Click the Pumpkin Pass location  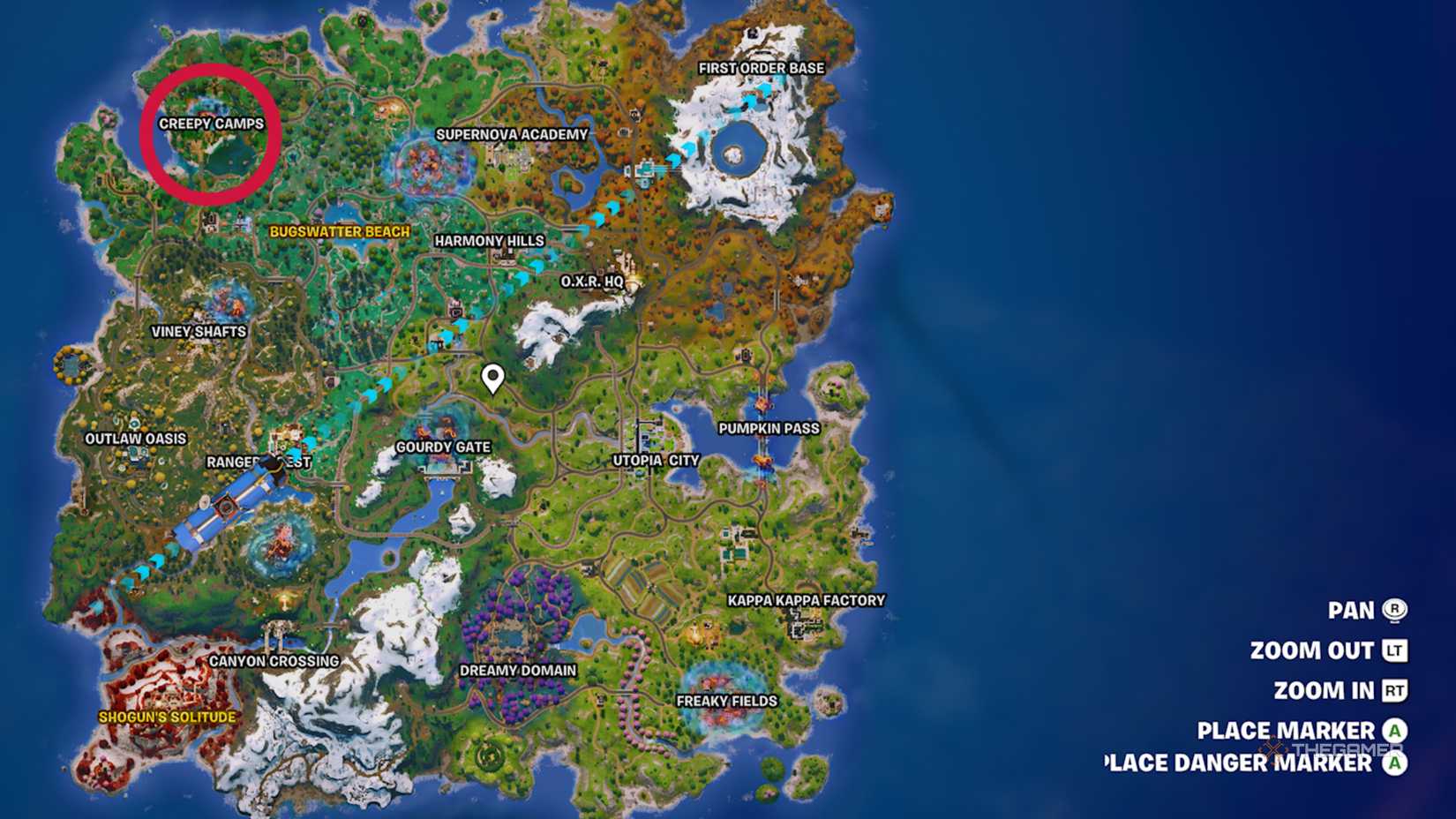(x=769, y=427)
